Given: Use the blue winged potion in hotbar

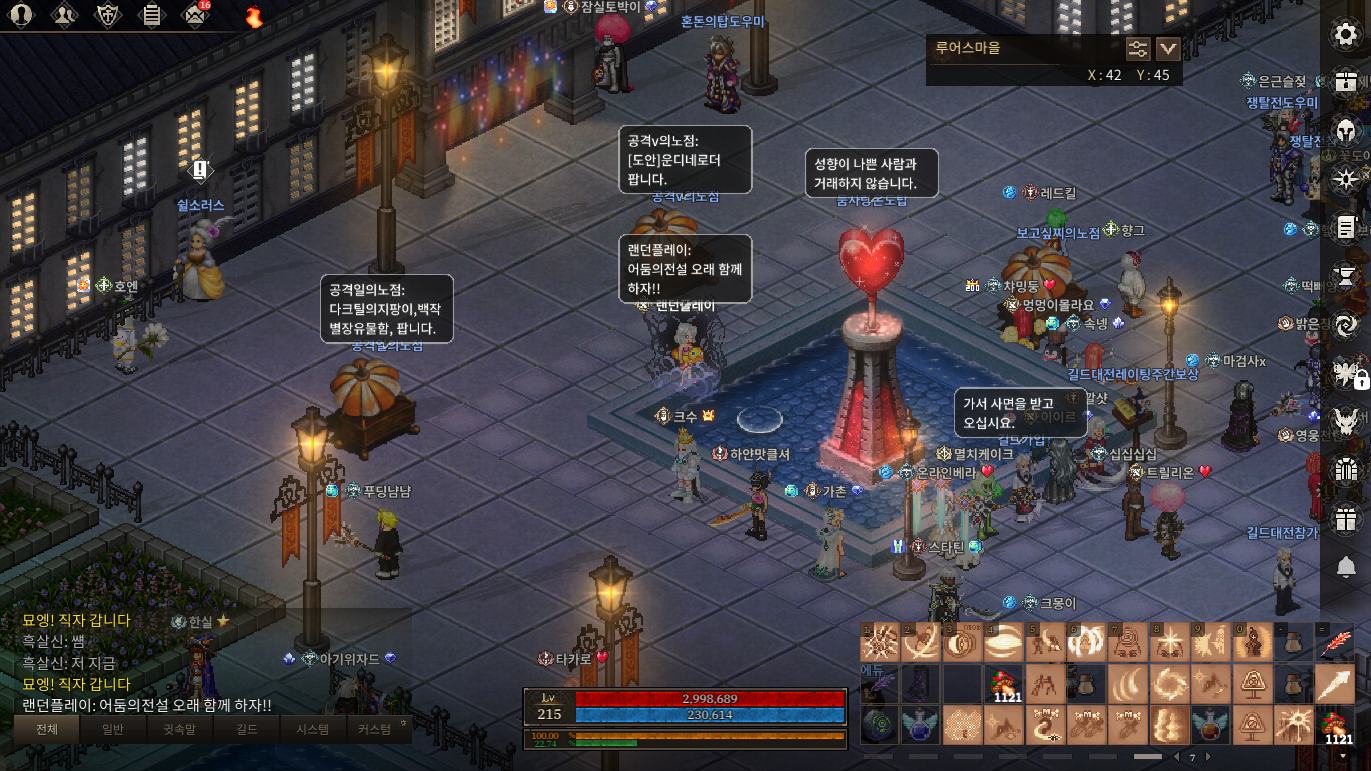Looking at the screenshot, I should coord(921,725).
